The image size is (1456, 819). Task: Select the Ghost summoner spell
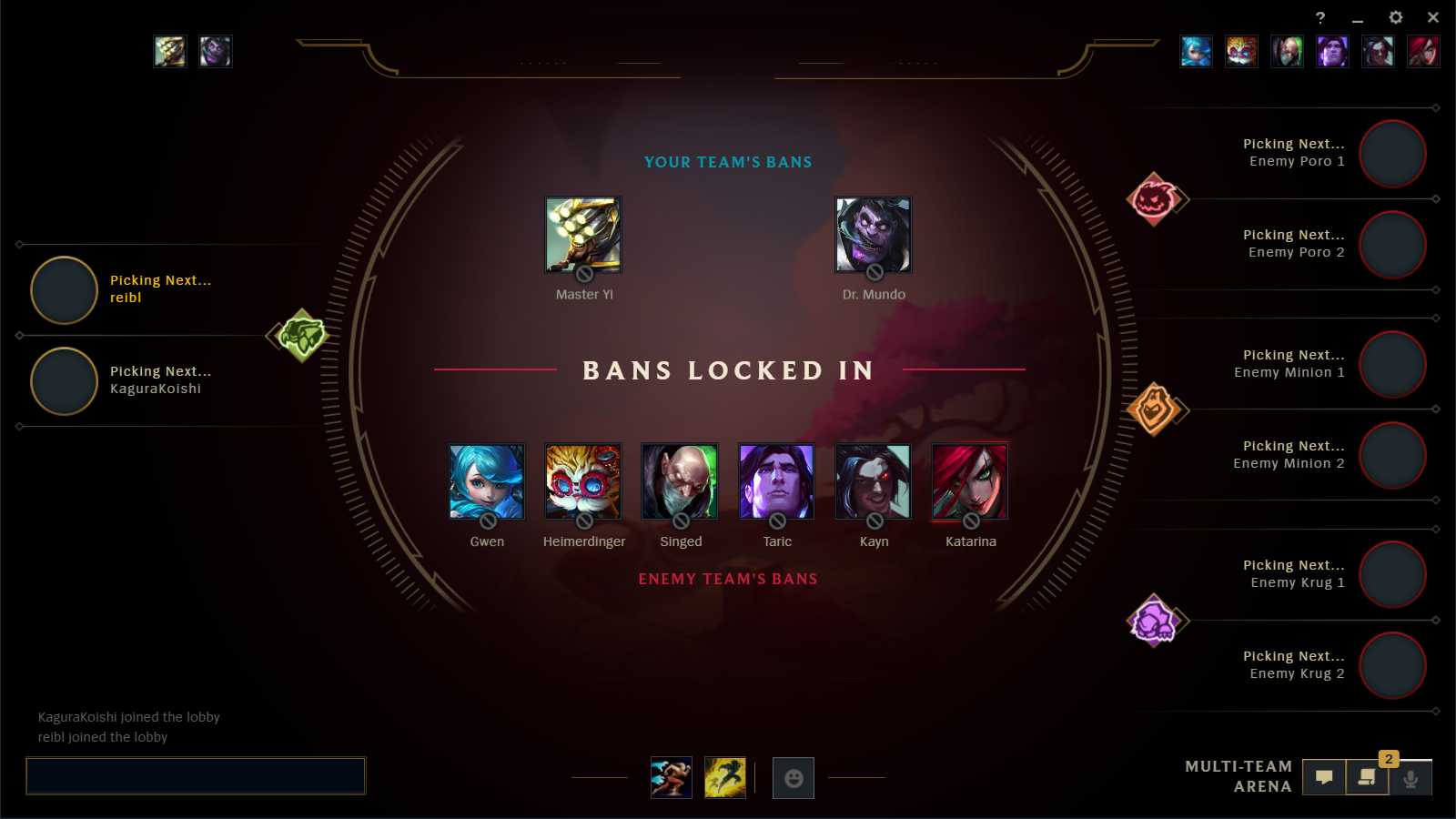click(x=725, y=777)
